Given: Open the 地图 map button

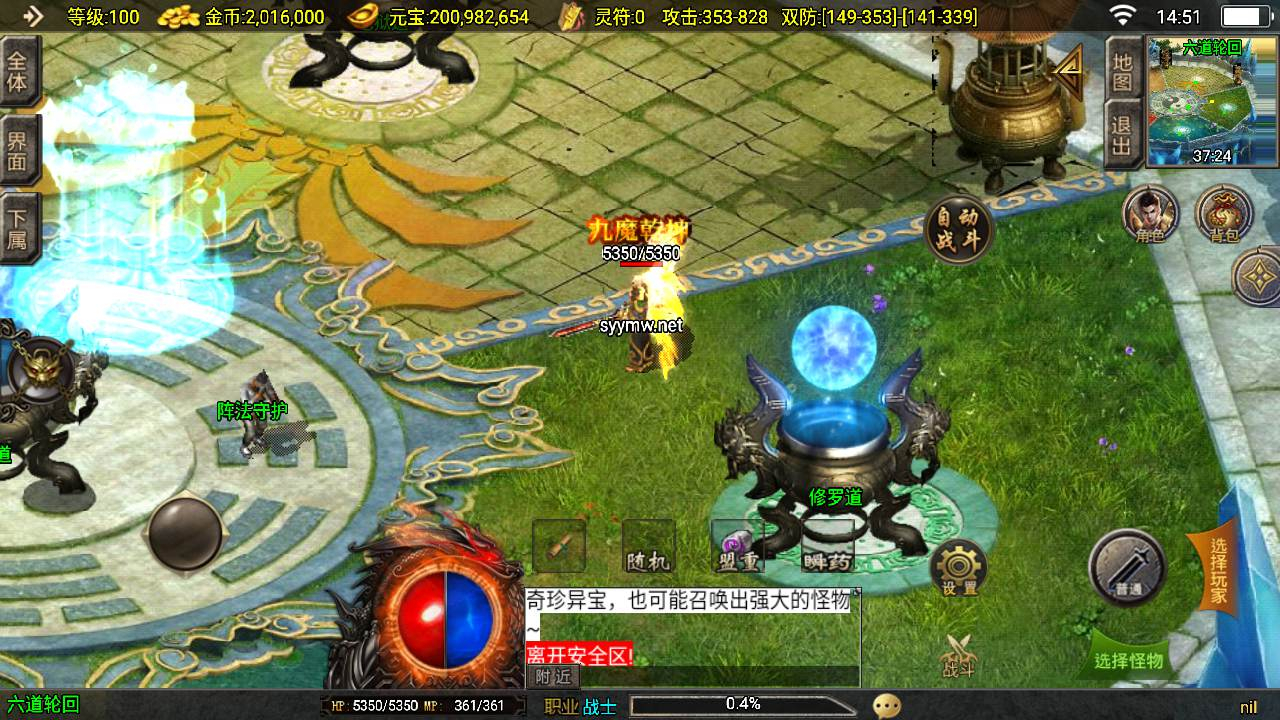Looking at the screenshot, I should point(1122,70).
